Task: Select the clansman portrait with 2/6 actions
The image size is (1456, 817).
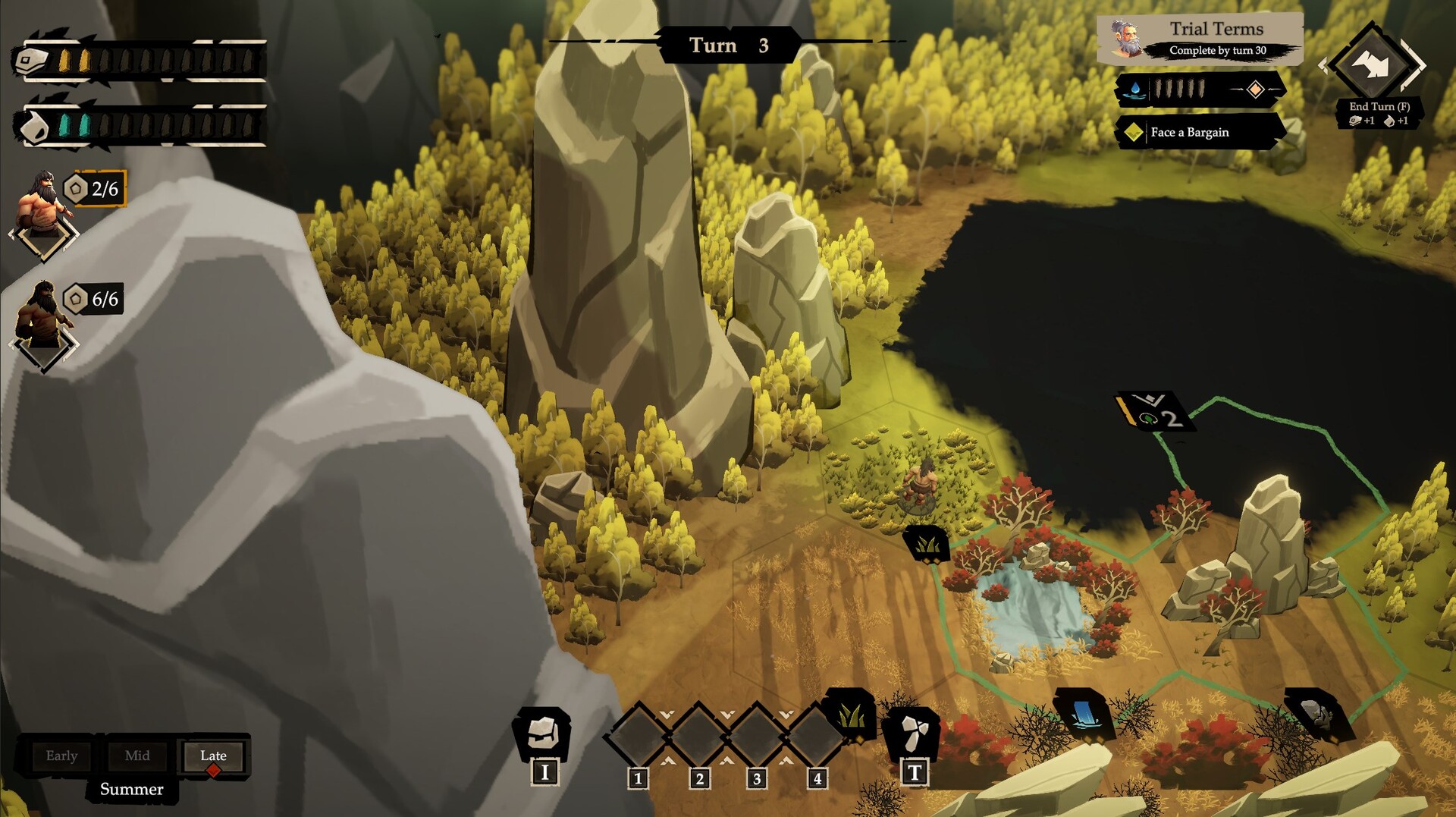Action: [x=45, y=203]
